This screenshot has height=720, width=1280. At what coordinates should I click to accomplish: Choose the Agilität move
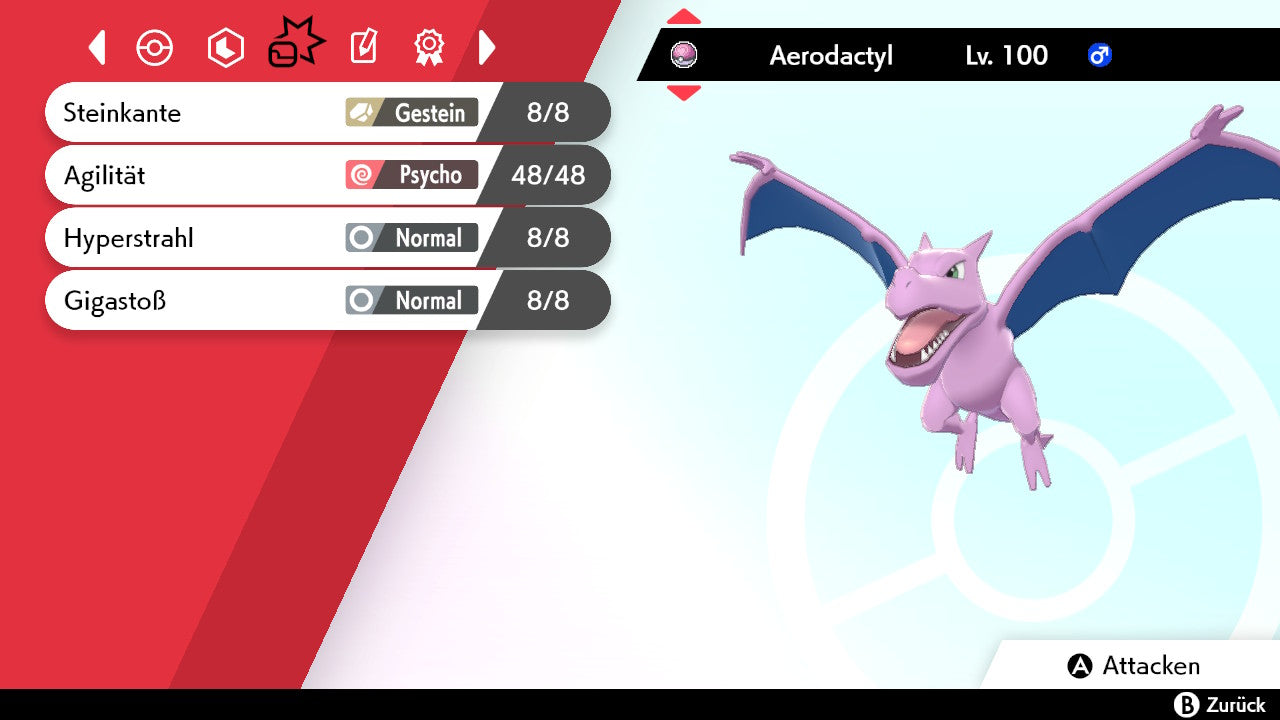300,175
